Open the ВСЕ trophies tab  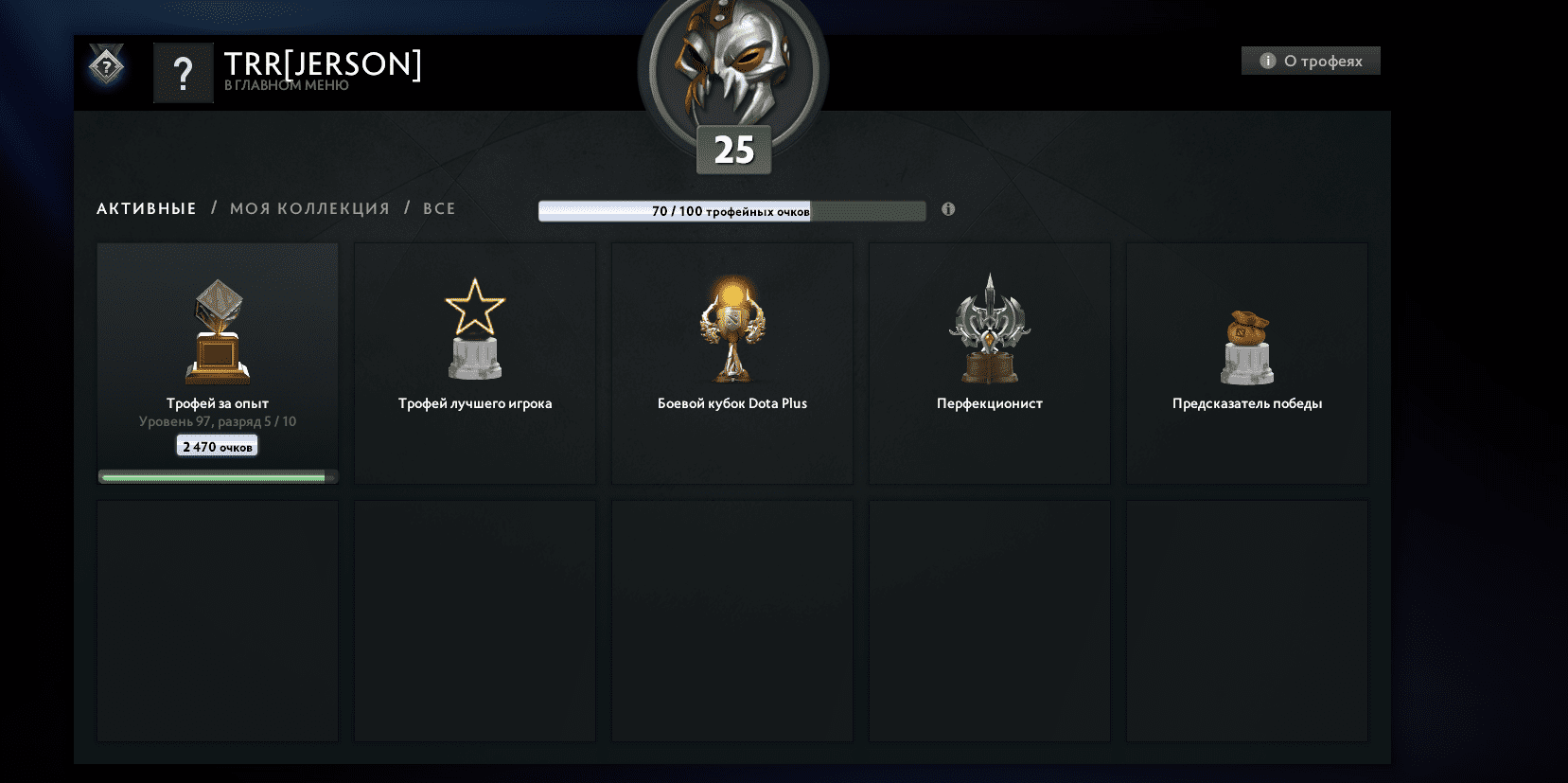point(439,208)
